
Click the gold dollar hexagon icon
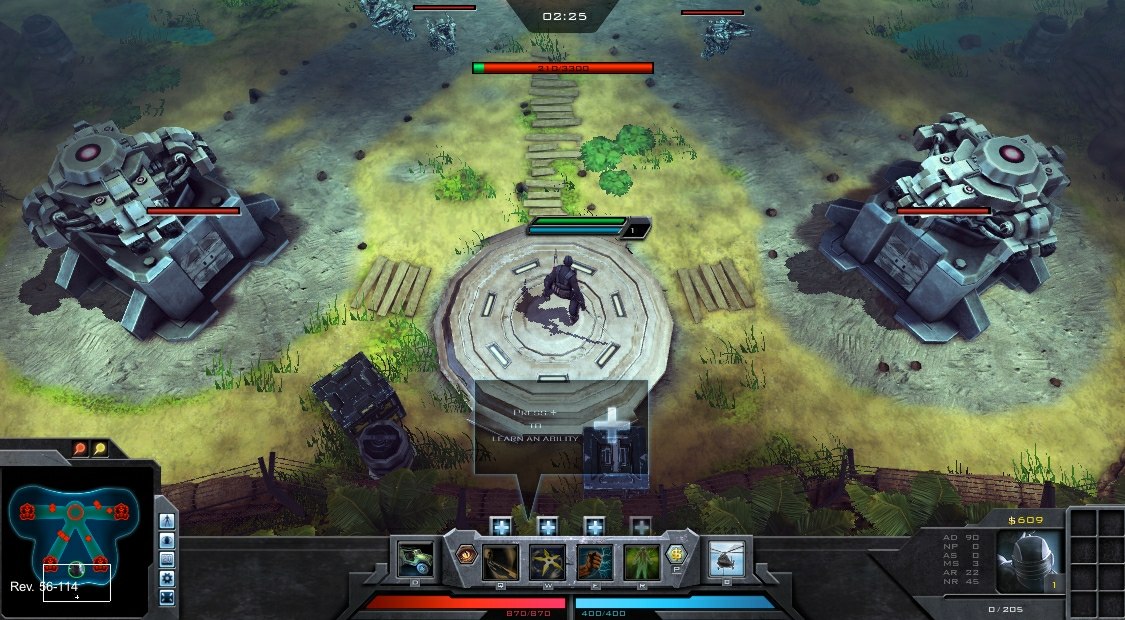[x=678, y=554]
